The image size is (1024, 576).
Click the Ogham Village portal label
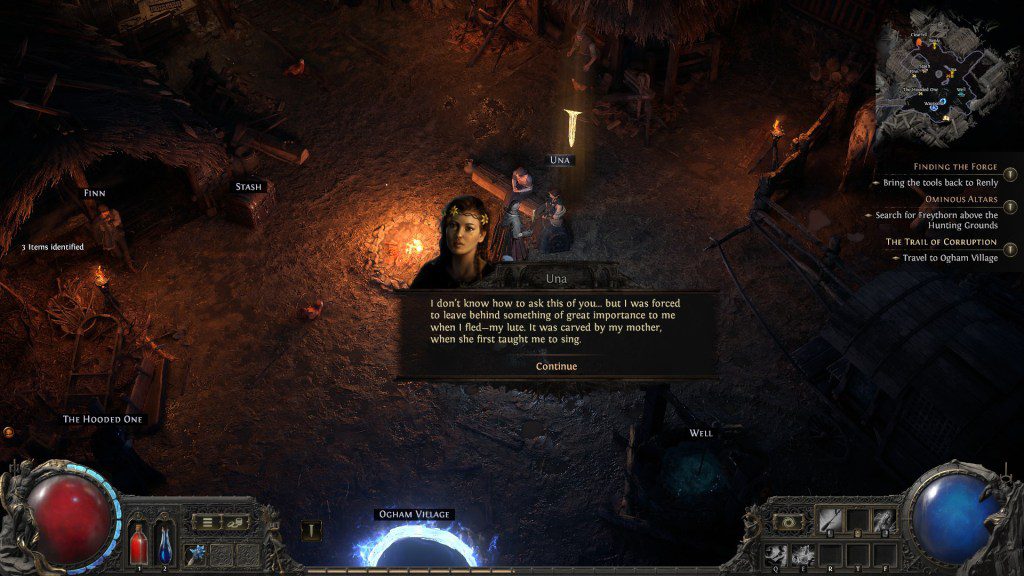(x=414, y=514)
